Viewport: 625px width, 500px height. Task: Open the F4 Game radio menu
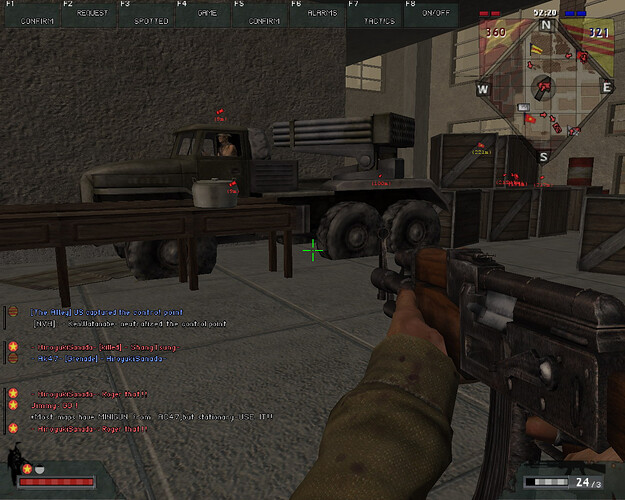click(x=205, y=13)
